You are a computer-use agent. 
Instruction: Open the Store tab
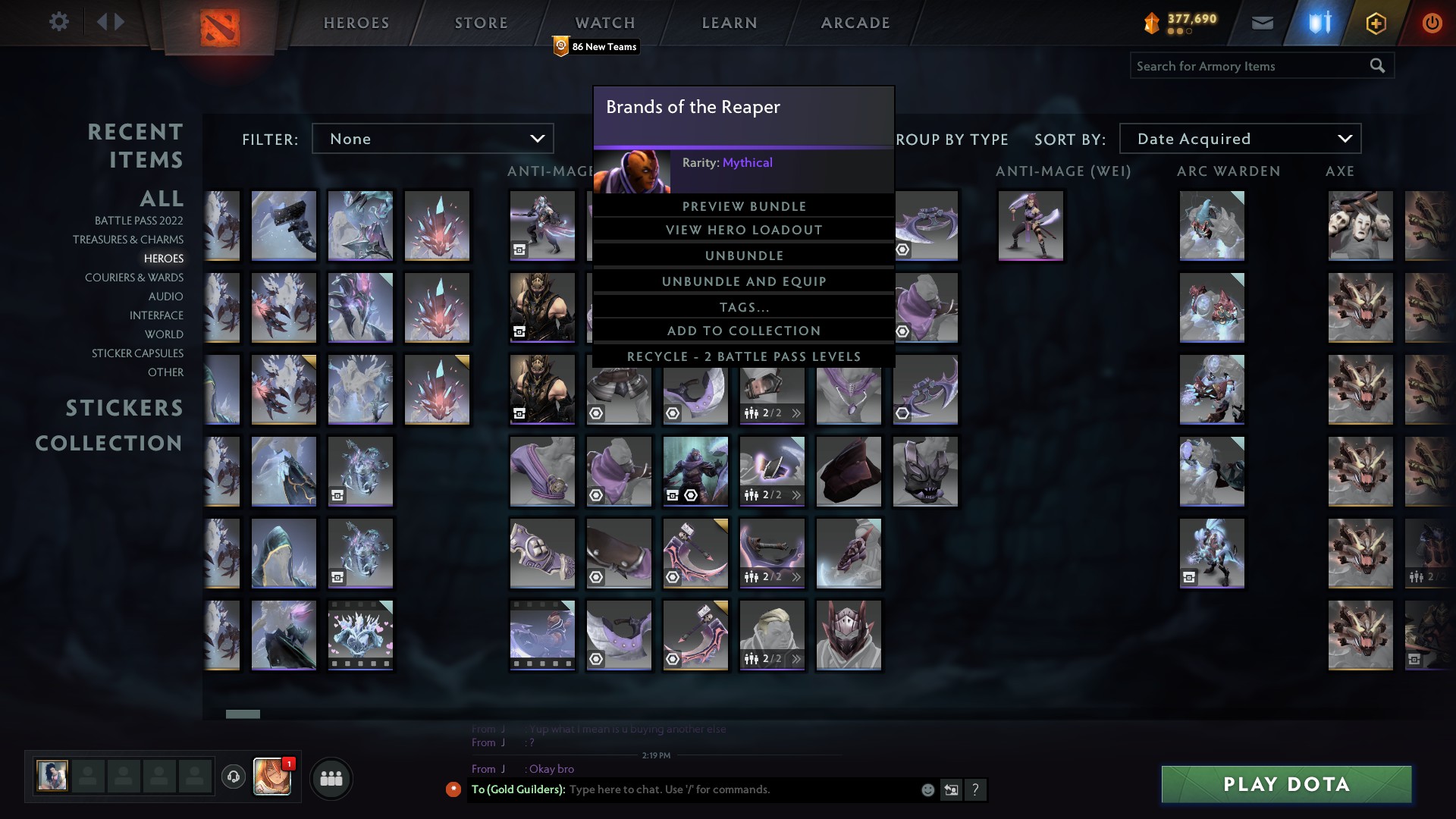[481, 23]
